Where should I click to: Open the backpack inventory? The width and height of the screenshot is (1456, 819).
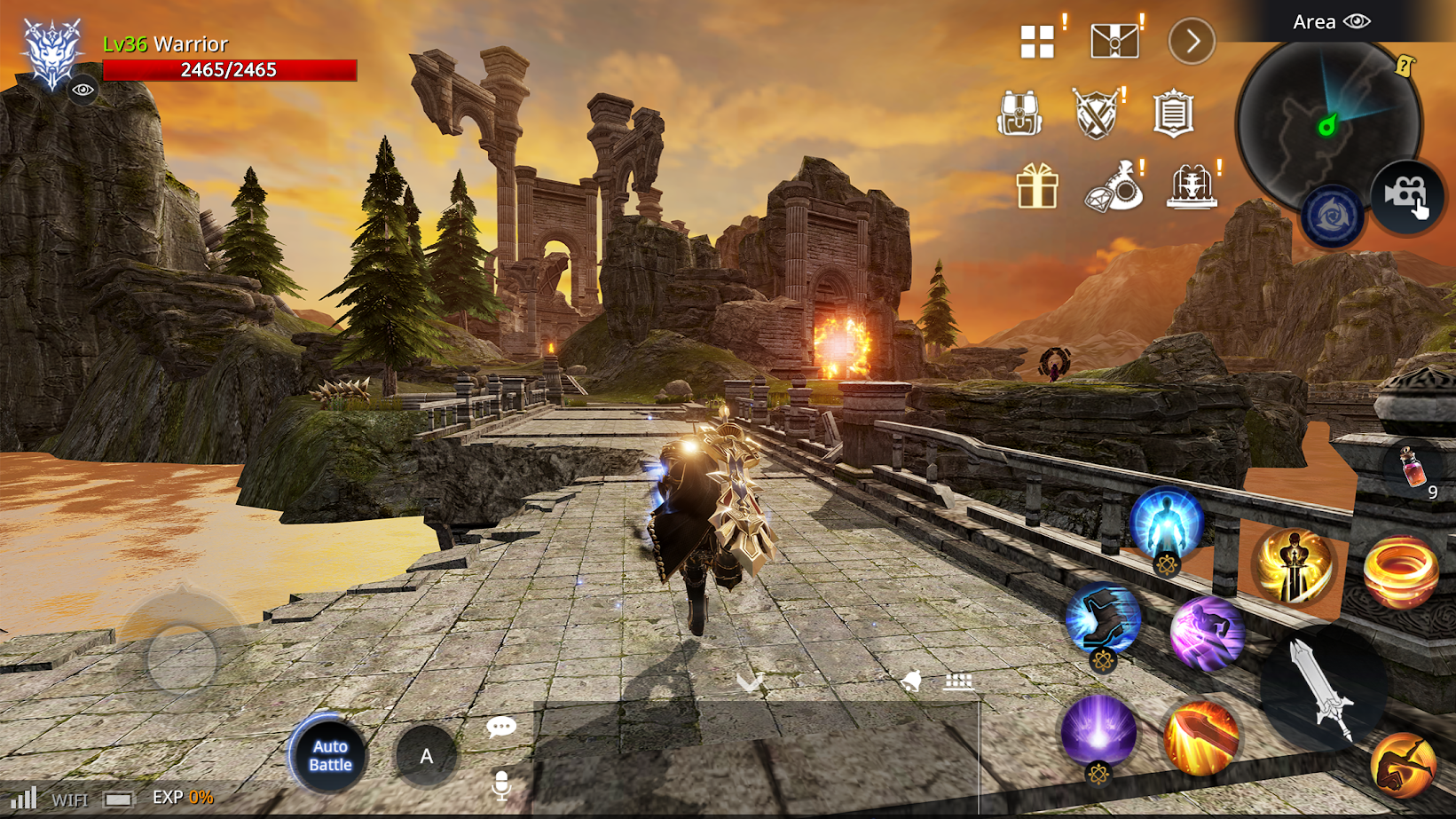1019,114
